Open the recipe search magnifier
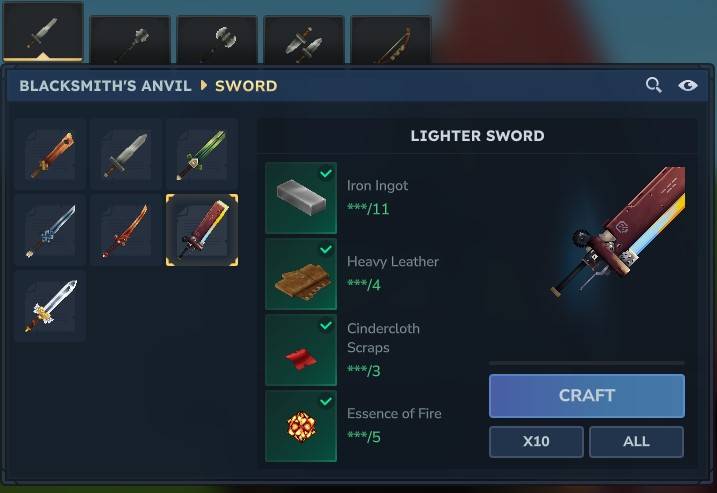The image size is (717, 493). 654,86
